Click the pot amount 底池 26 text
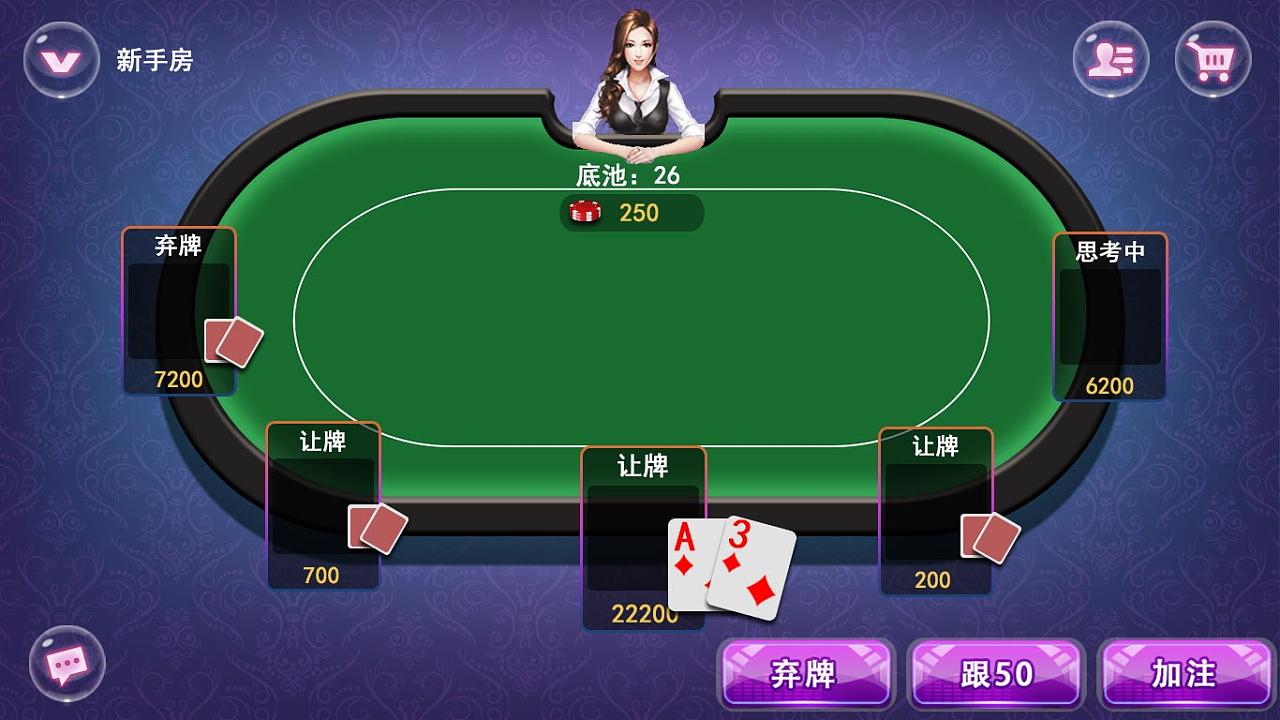This screenshot has height=720, width=1280. pyautogui.click(x=626, y=172)
